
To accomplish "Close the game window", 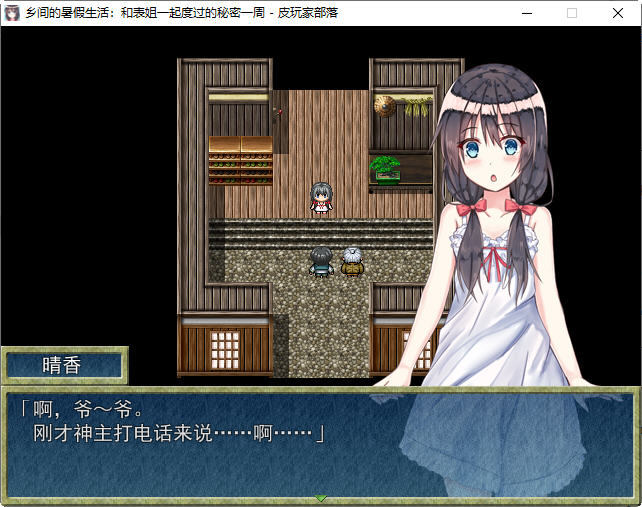I will point(618,13).
